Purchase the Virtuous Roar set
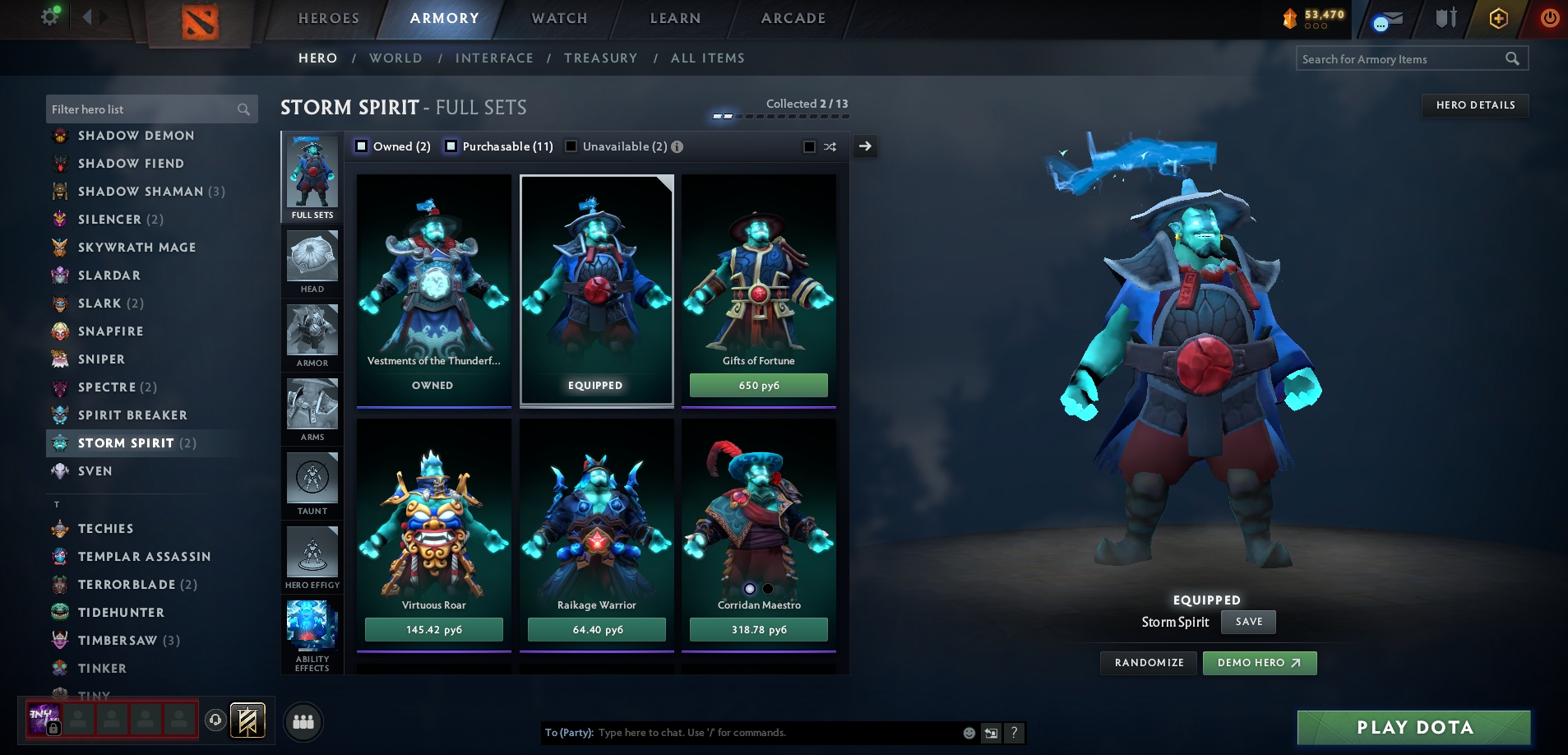The width and height of the screenshot is (1568, 755). tap(433, 630)
